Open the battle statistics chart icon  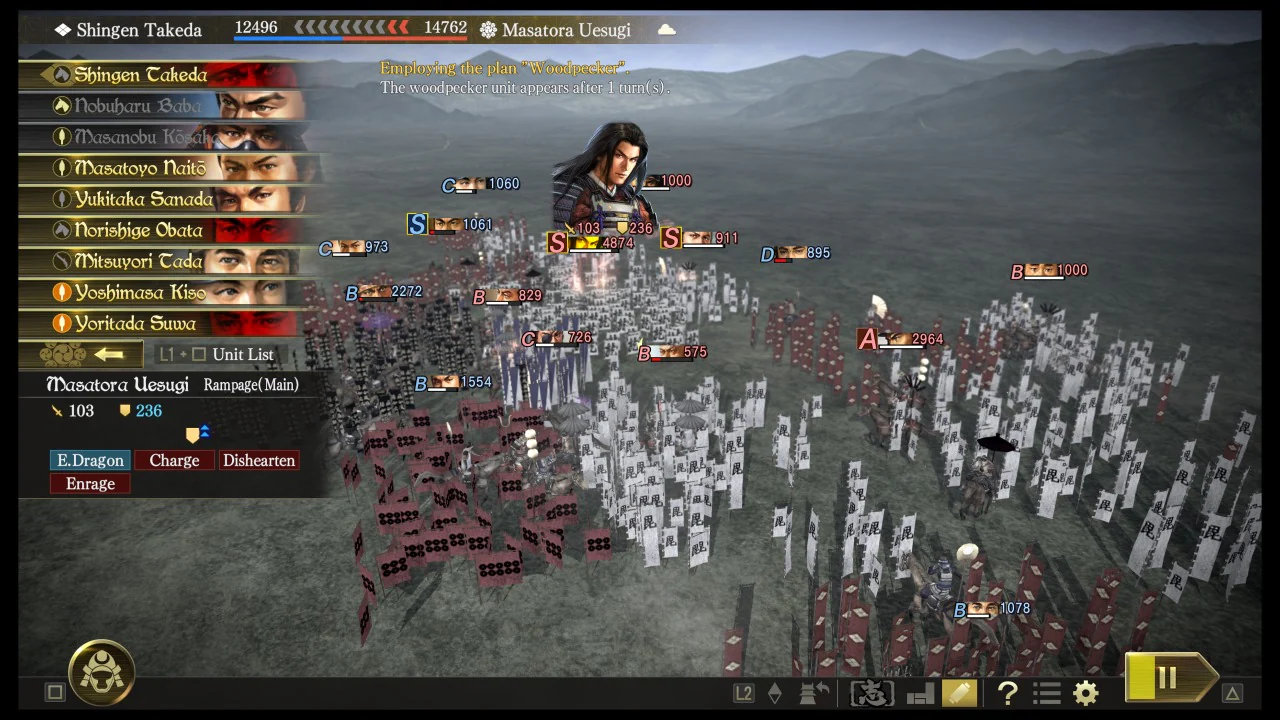[918, 692]
